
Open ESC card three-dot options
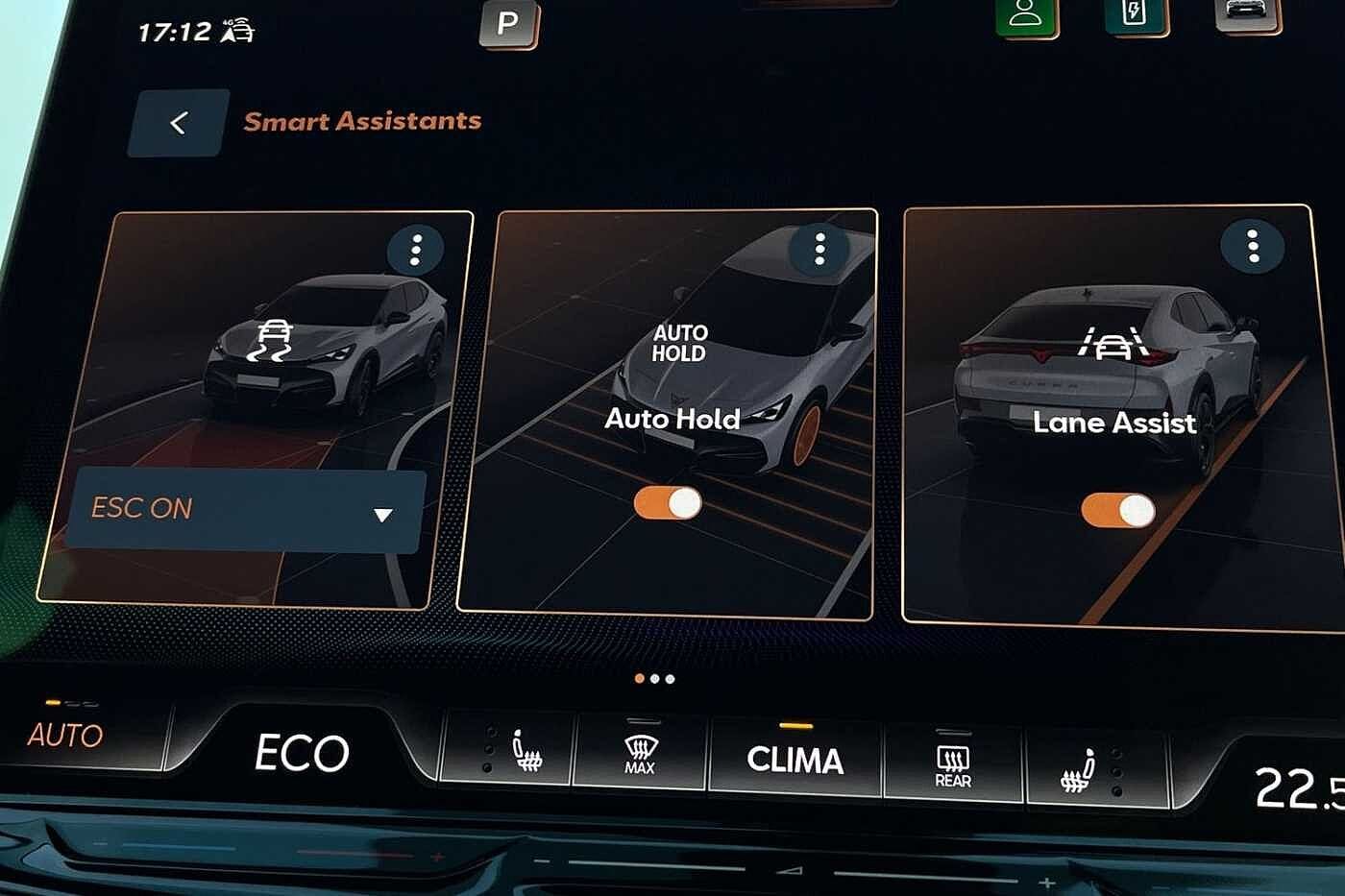415,250
